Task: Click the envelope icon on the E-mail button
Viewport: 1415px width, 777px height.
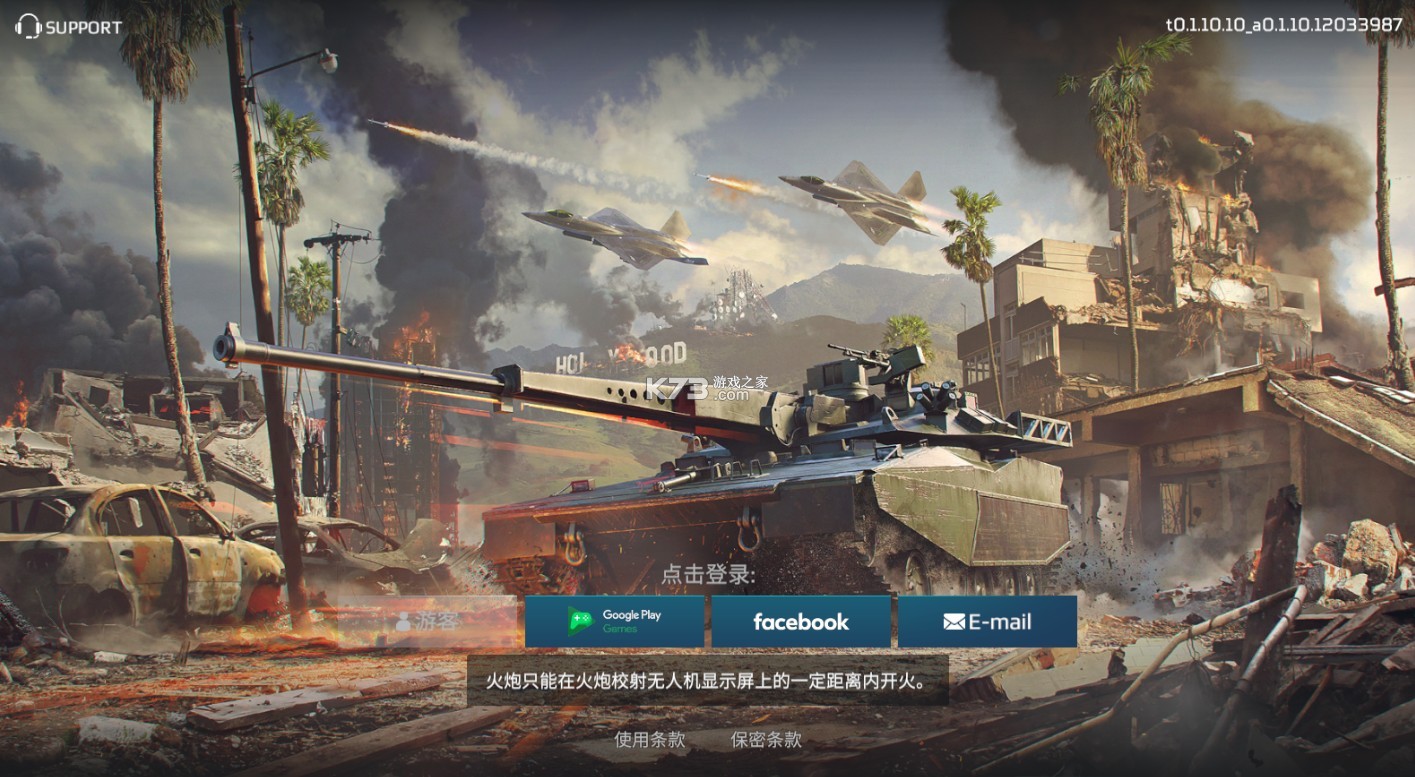Action: 952,621
